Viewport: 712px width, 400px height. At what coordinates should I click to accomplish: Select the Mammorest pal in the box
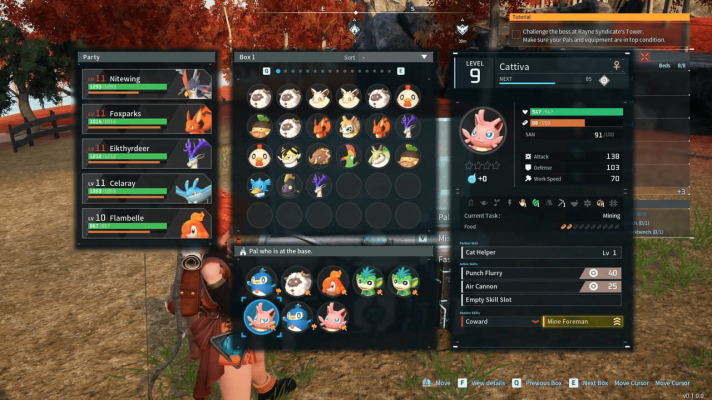tap(320, 156)
